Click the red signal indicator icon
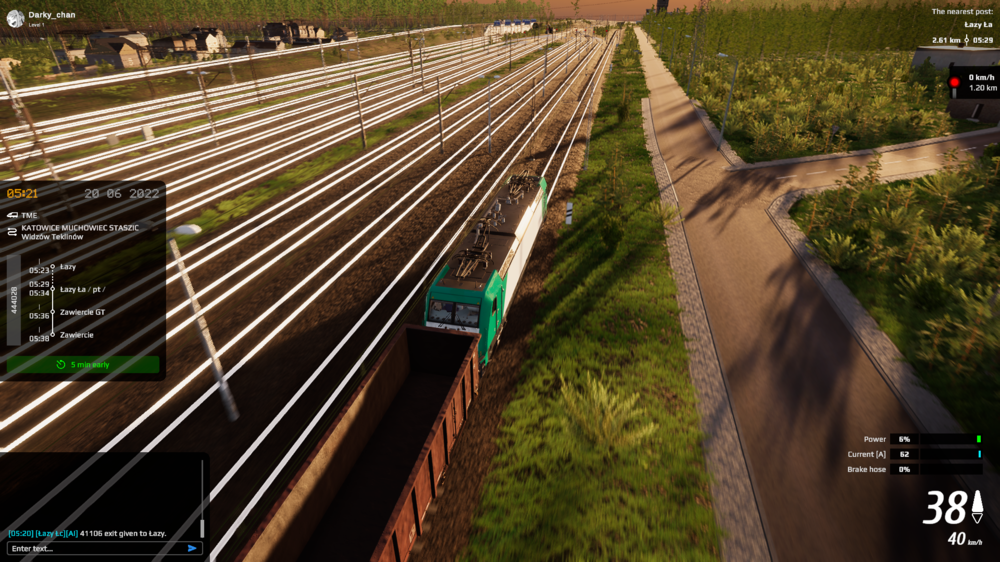The width and height of the screenshot is (1000, 562). tap(954, 82)
